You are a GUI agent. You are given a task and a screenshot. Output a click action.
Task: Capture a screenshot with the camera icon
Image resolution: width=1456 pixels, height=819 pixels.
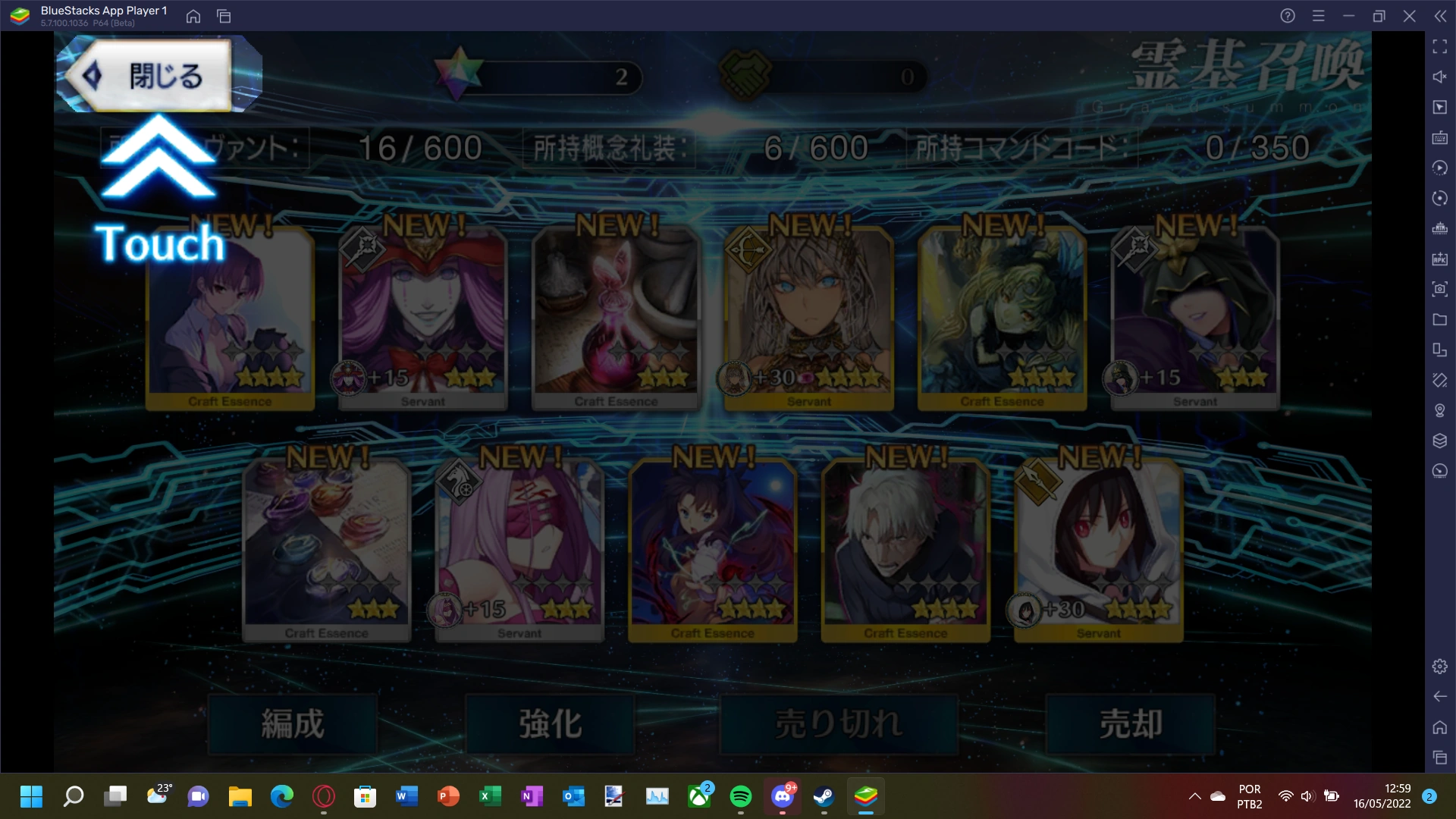tap(1440, 289)
